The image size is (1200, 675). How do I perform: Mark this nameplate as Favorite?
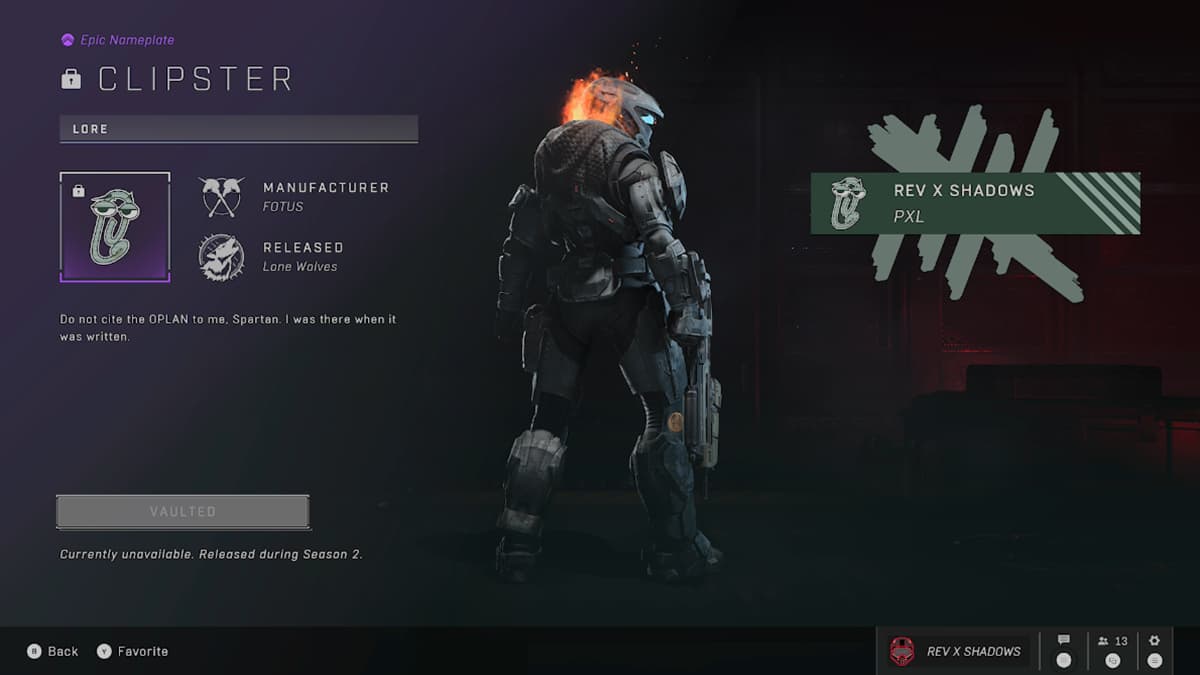coord(132,651)
